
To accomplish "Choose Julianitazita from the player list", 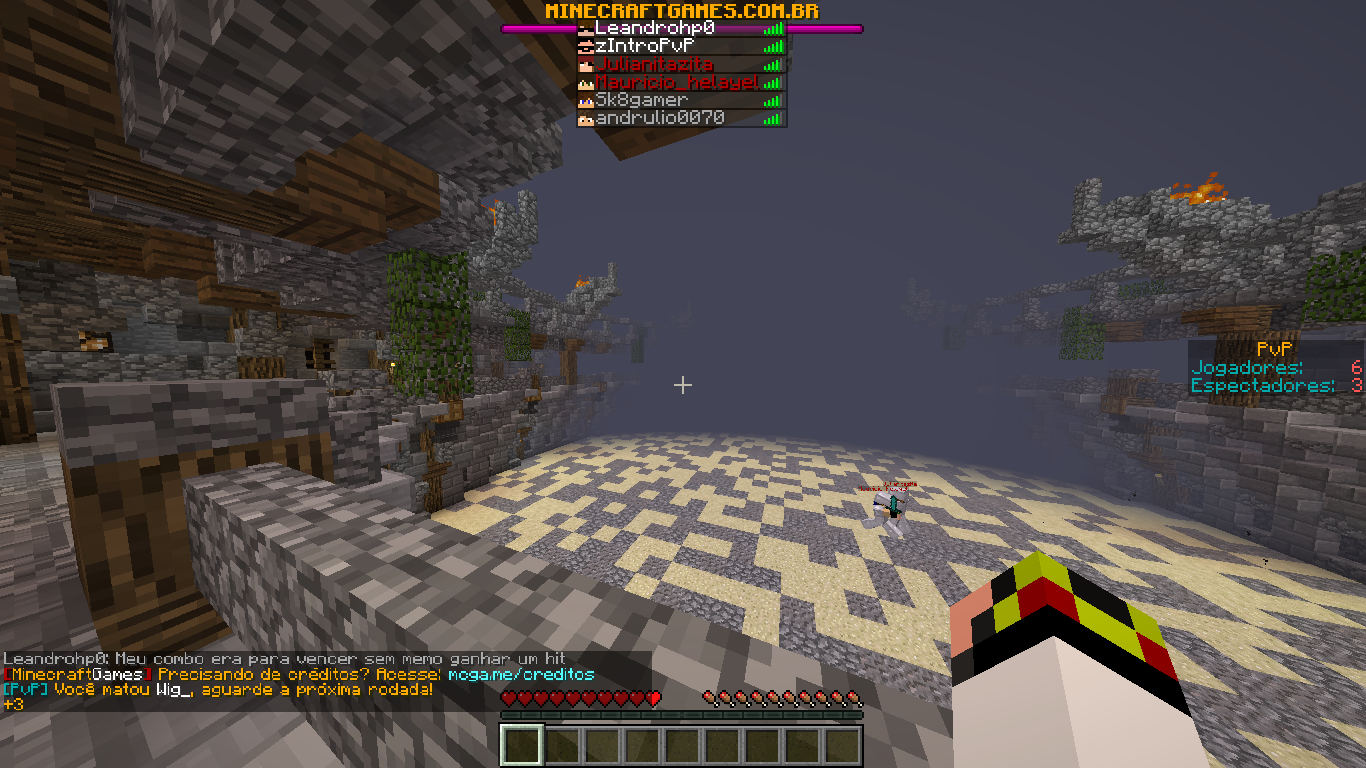I will 681,64.
